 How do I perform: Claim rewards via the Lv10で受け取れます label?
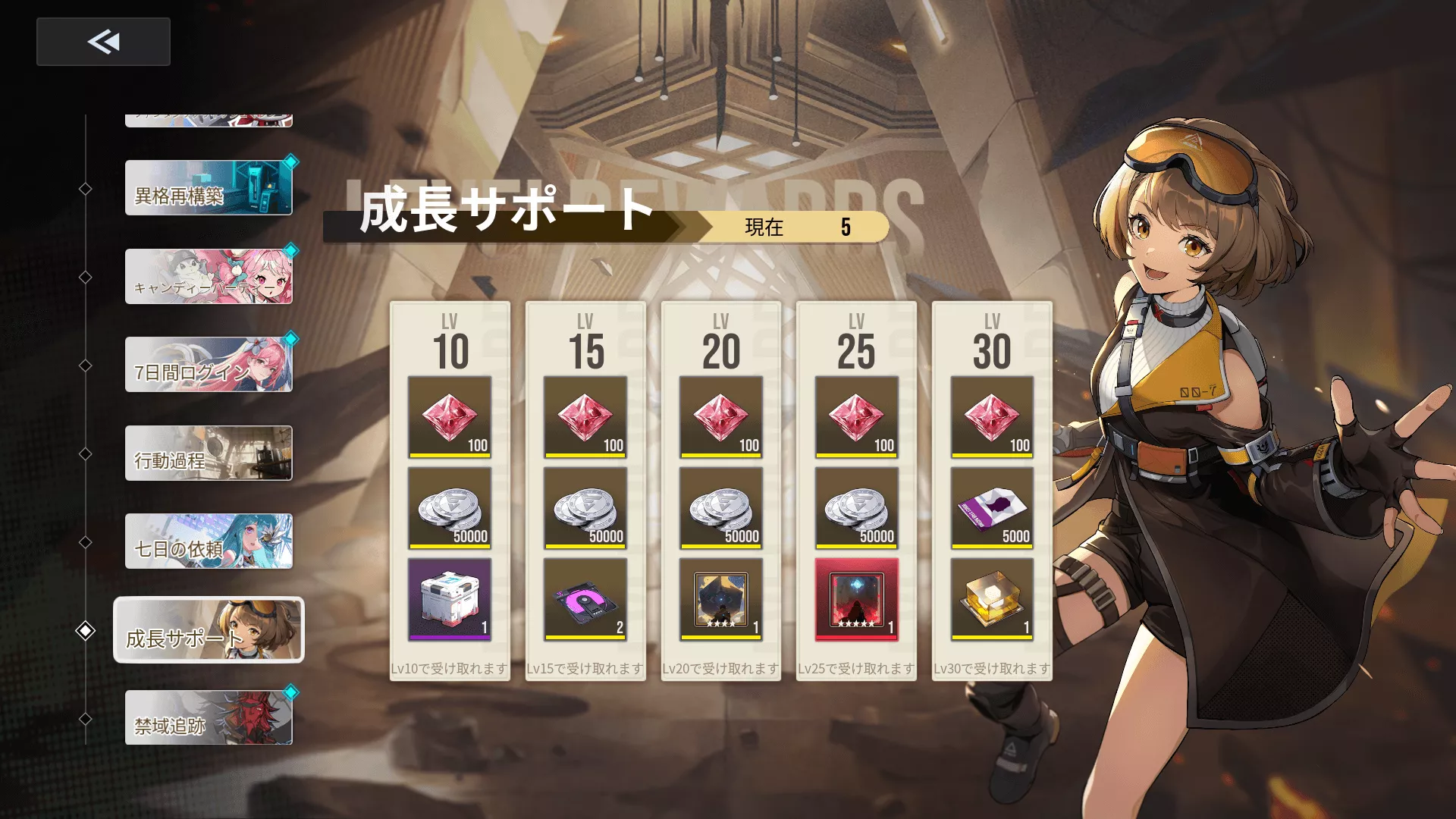(450, 669)
